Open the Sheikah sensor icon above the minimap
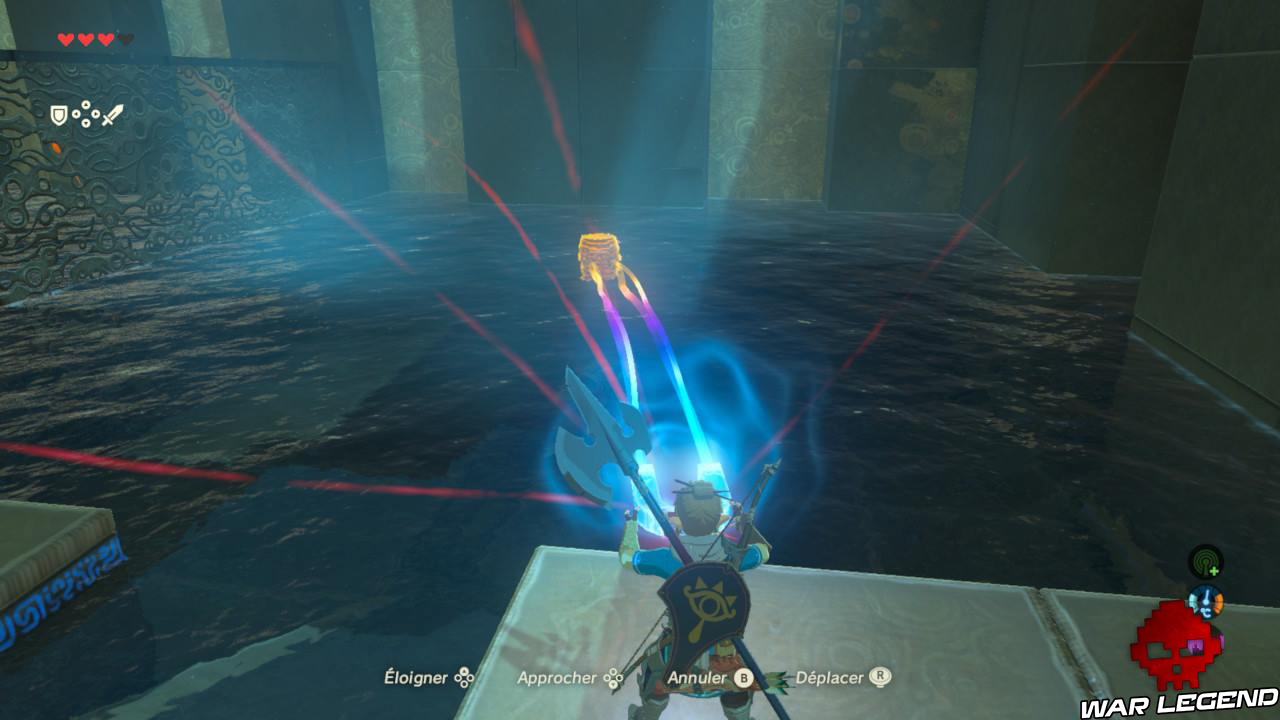 tap(1206, 563)
